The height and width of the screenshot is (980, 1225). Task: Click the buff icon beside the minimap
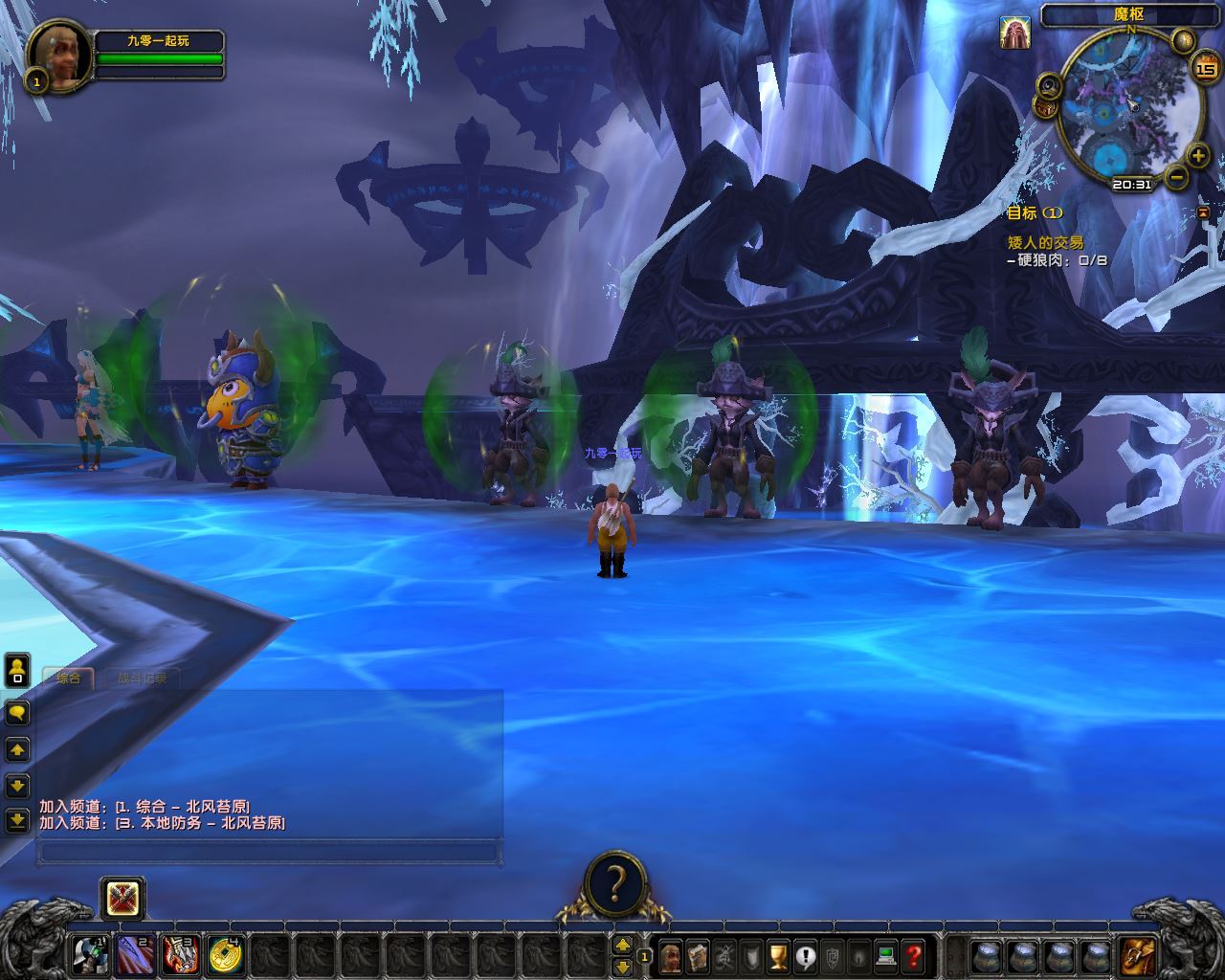(x=1014, y=33)
